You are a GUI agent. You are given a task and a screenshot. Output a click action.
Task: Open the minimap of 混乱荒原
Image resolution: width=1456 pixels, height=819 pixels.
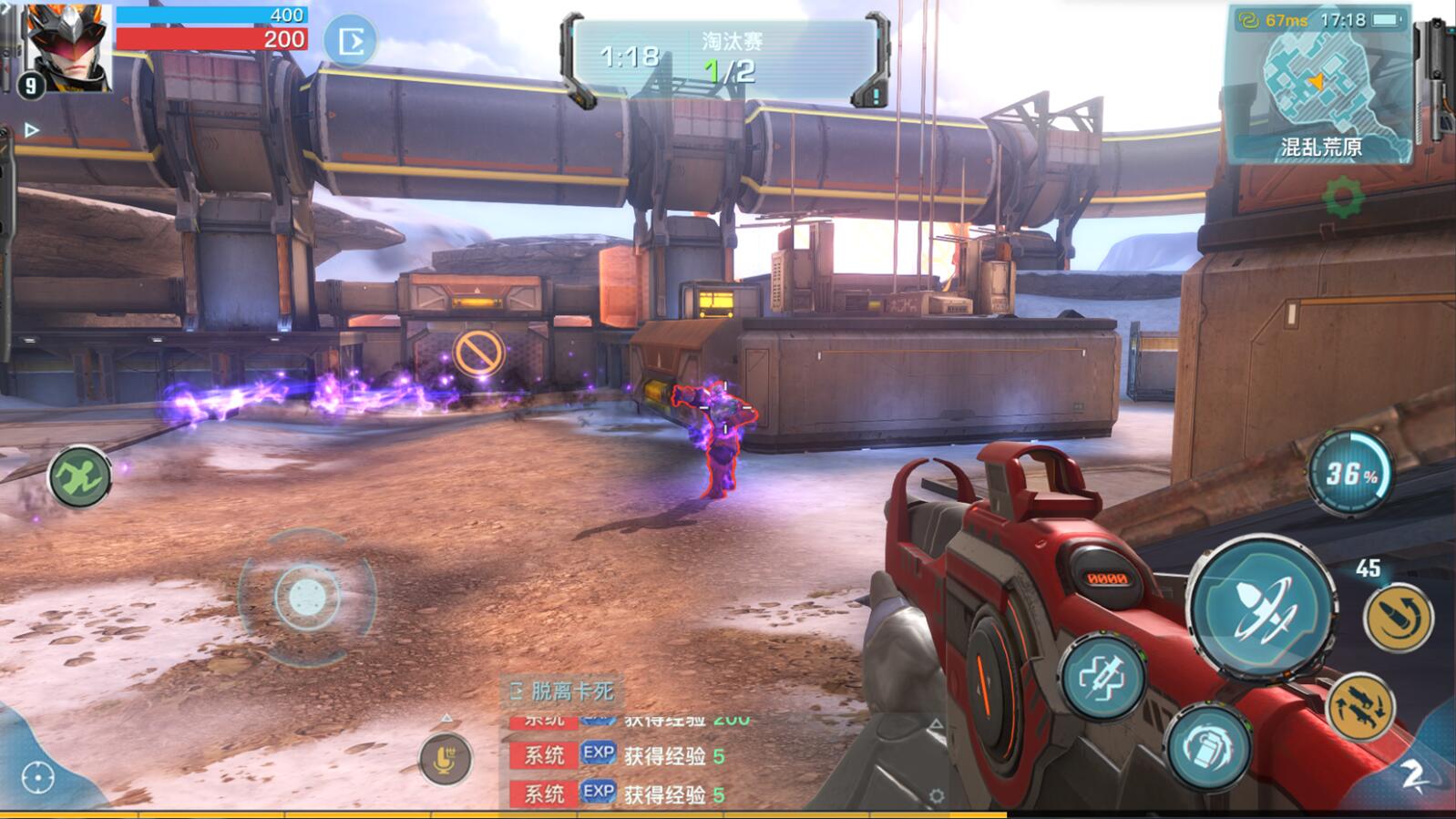click(1319, 84)
